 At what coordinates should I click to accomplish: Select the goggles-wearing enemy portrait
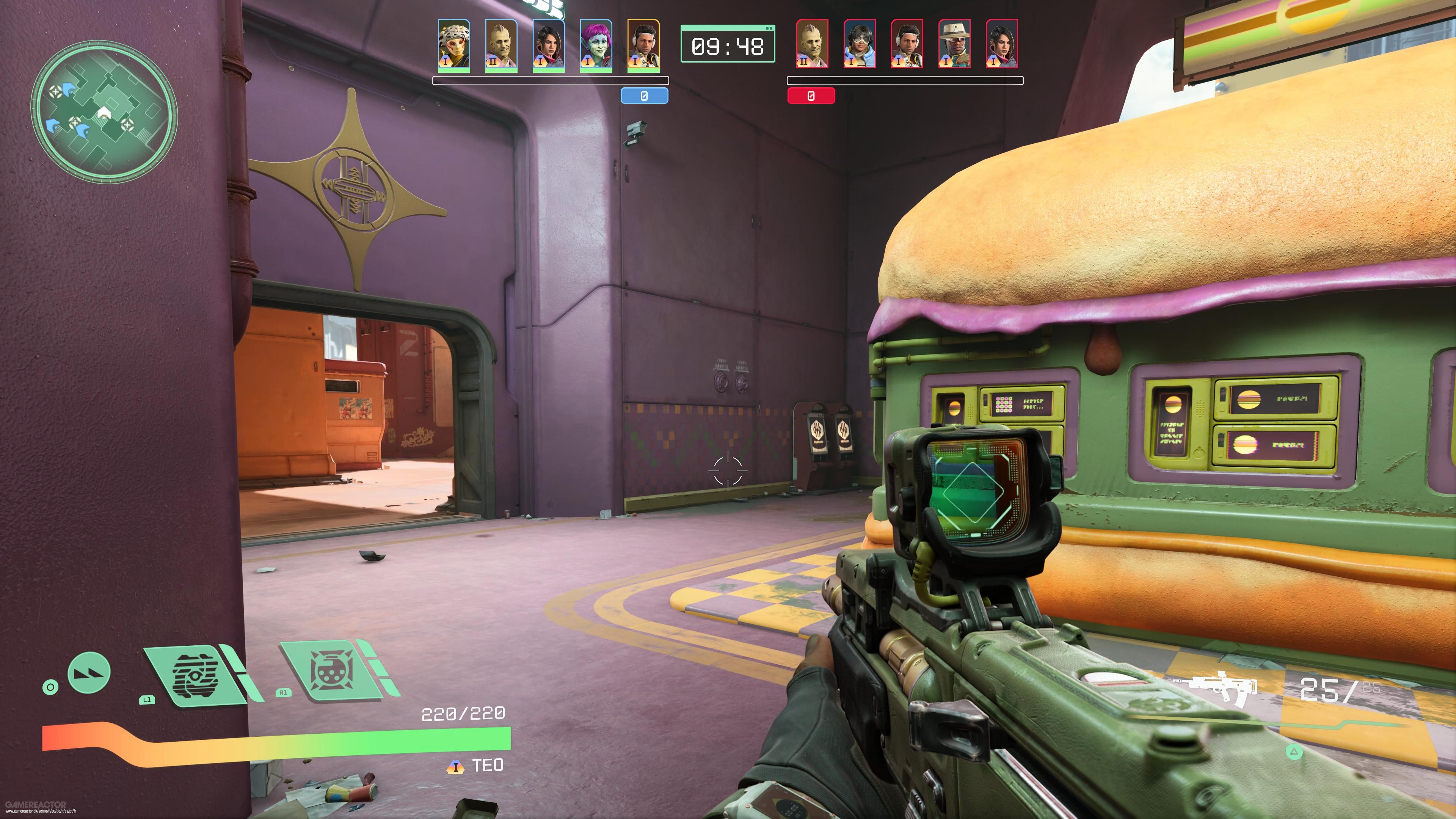(860, 44)
